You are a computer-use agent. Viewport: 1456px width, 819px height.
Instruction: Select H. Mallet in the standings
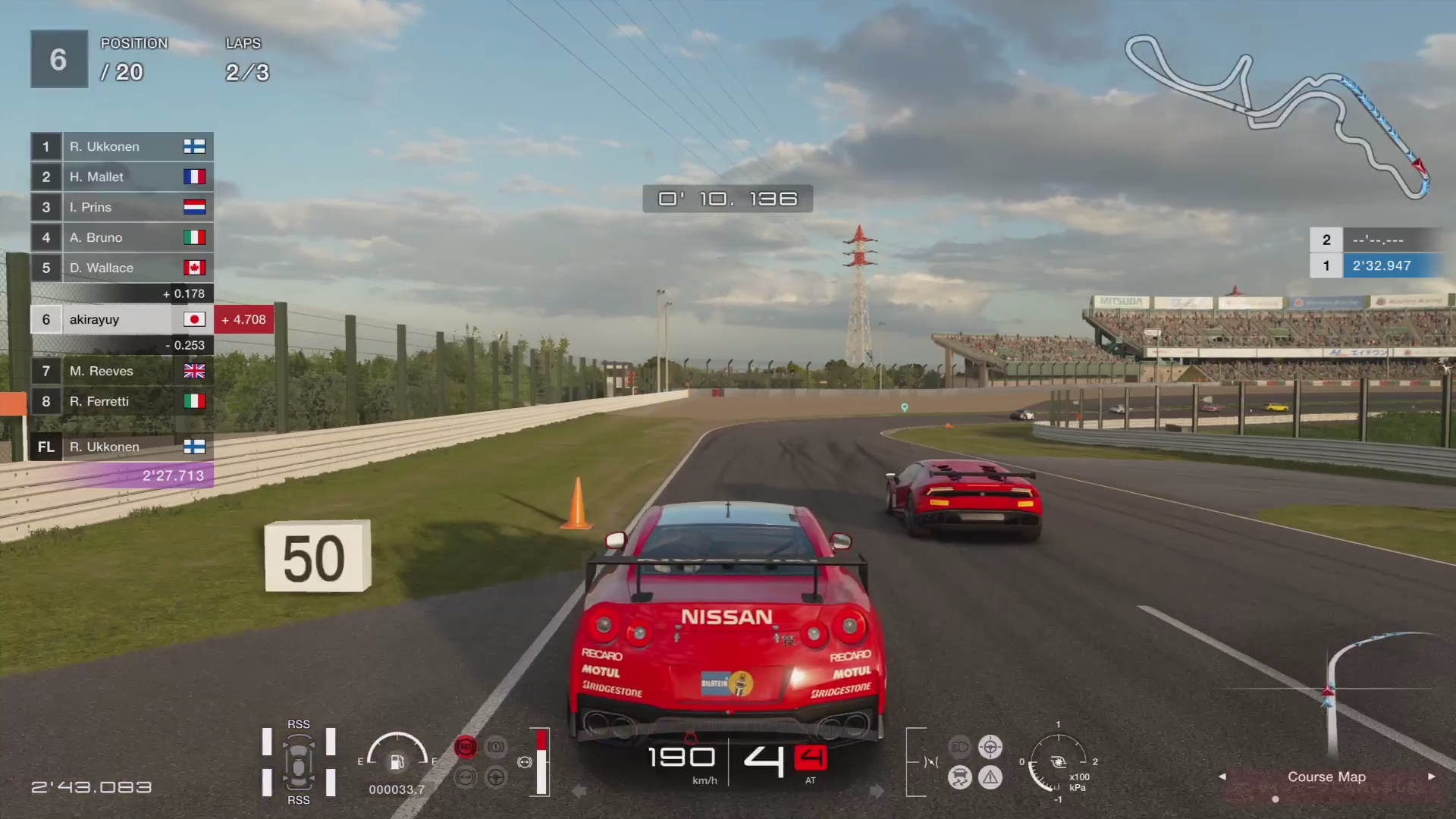(x=121, y=177)
